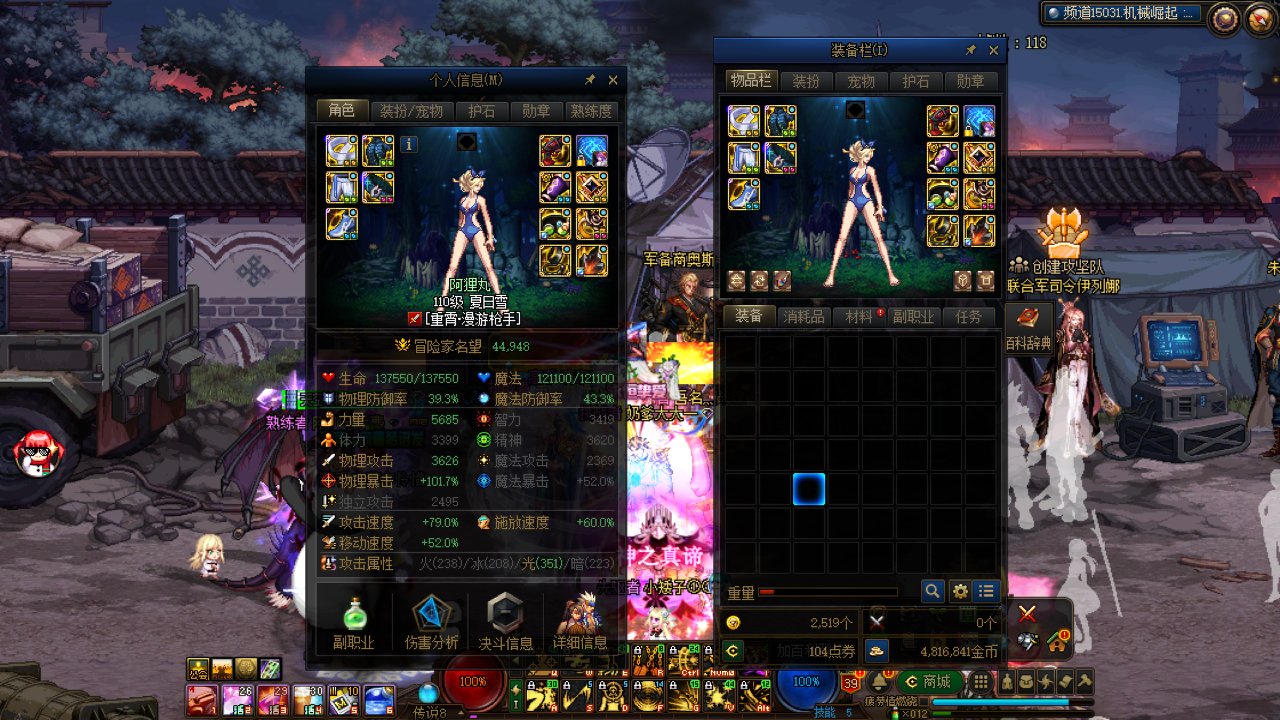Image resolution: width=1280 pixels, height=720 pixels.
Task: Switch to the 装扮/宠物 tab
Action: coord(411,111)
